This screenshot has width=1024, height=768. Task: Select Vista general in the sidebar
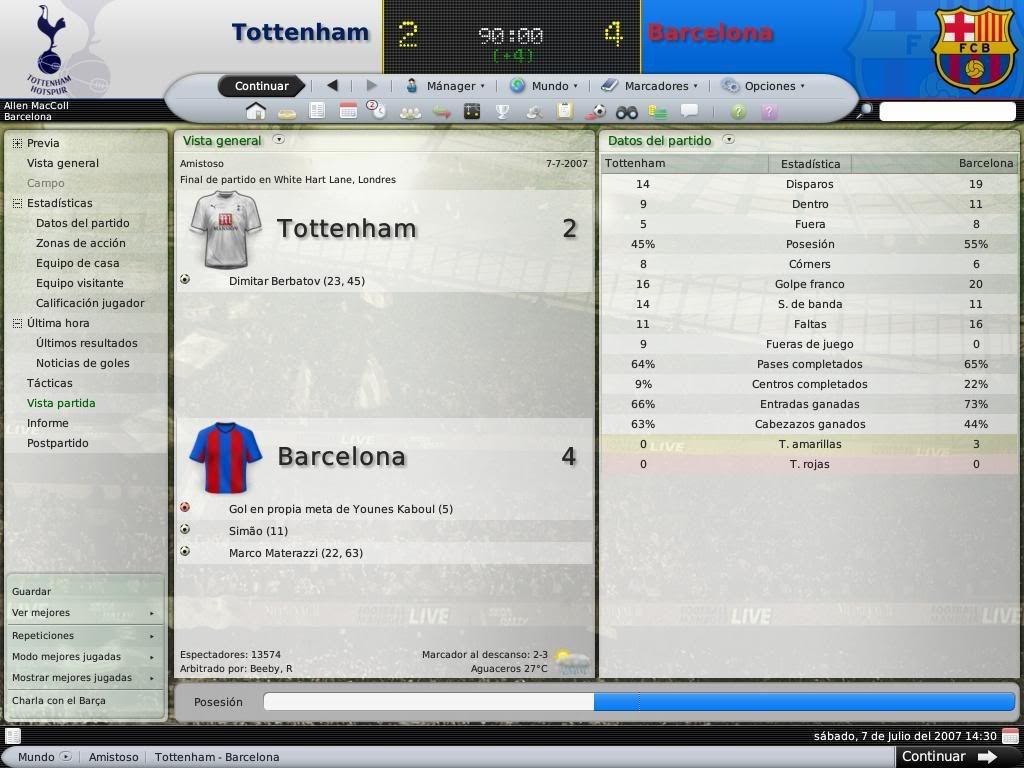(63, 163)
